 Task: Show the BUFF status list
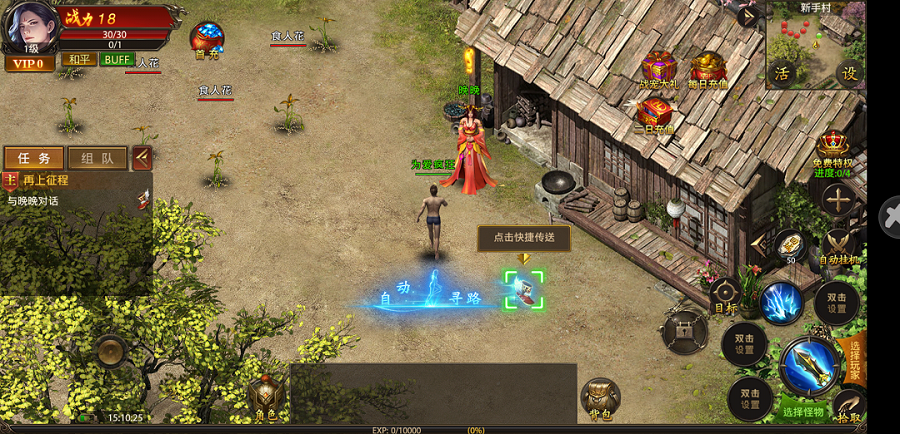pos(116,60)
